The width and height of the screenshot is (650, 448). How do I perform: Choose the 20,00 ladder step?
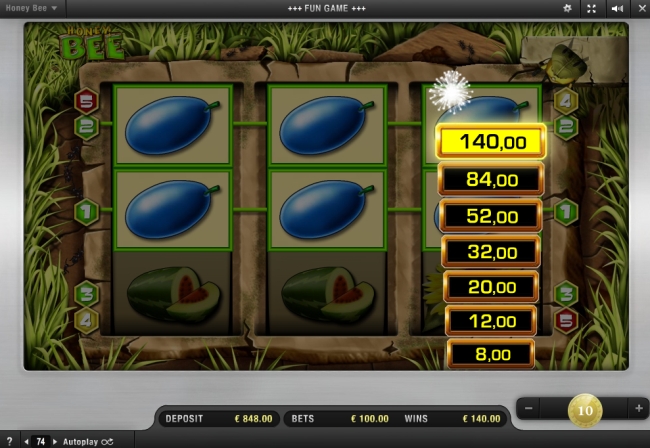[491, 287]
